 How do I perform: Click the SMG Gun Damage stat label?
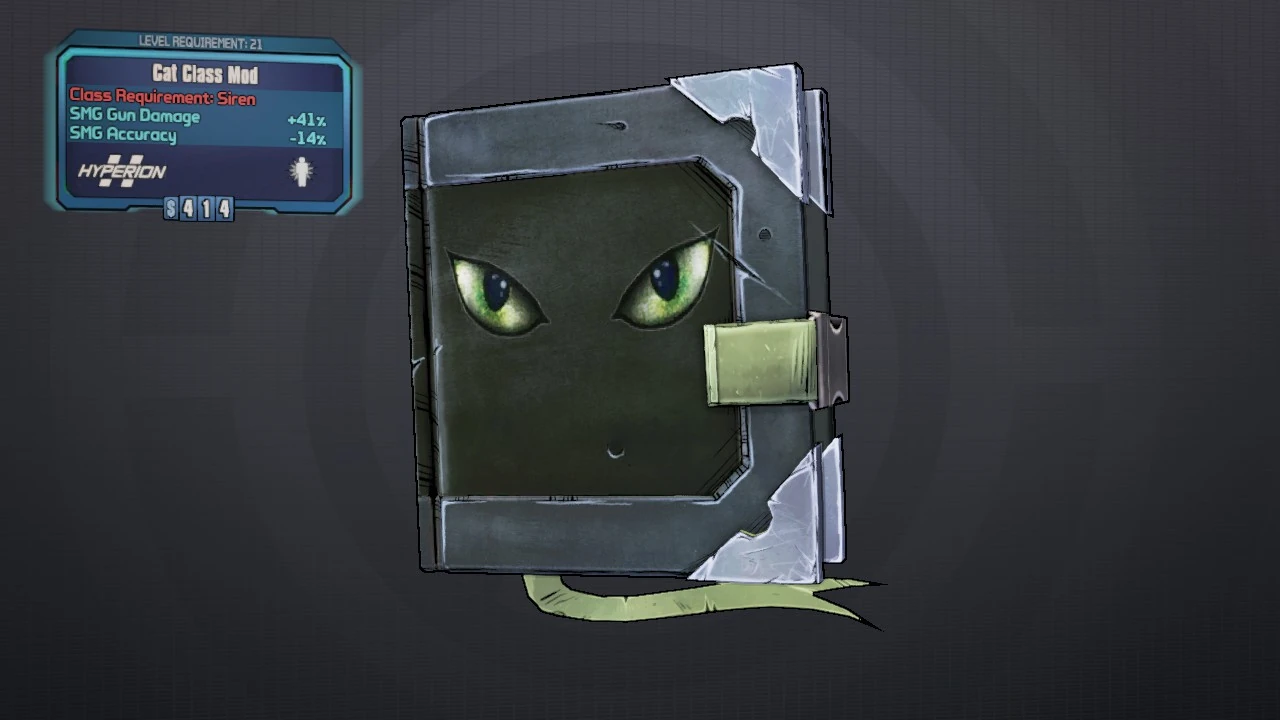135,117
